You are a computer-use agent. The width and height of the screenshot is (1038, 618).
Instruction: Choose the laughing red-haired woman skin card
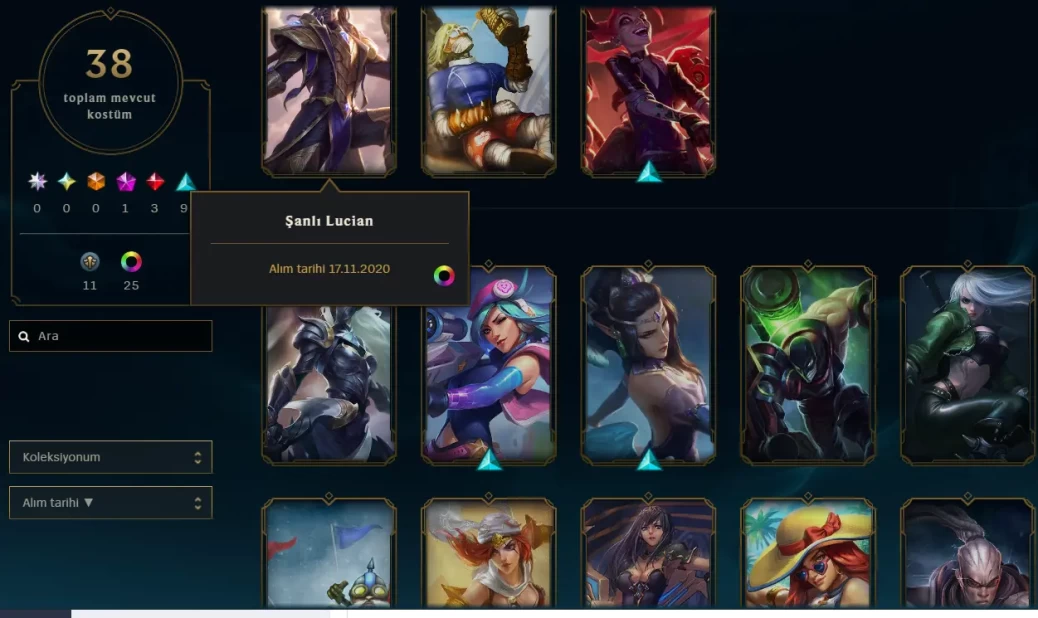(648, 91)
